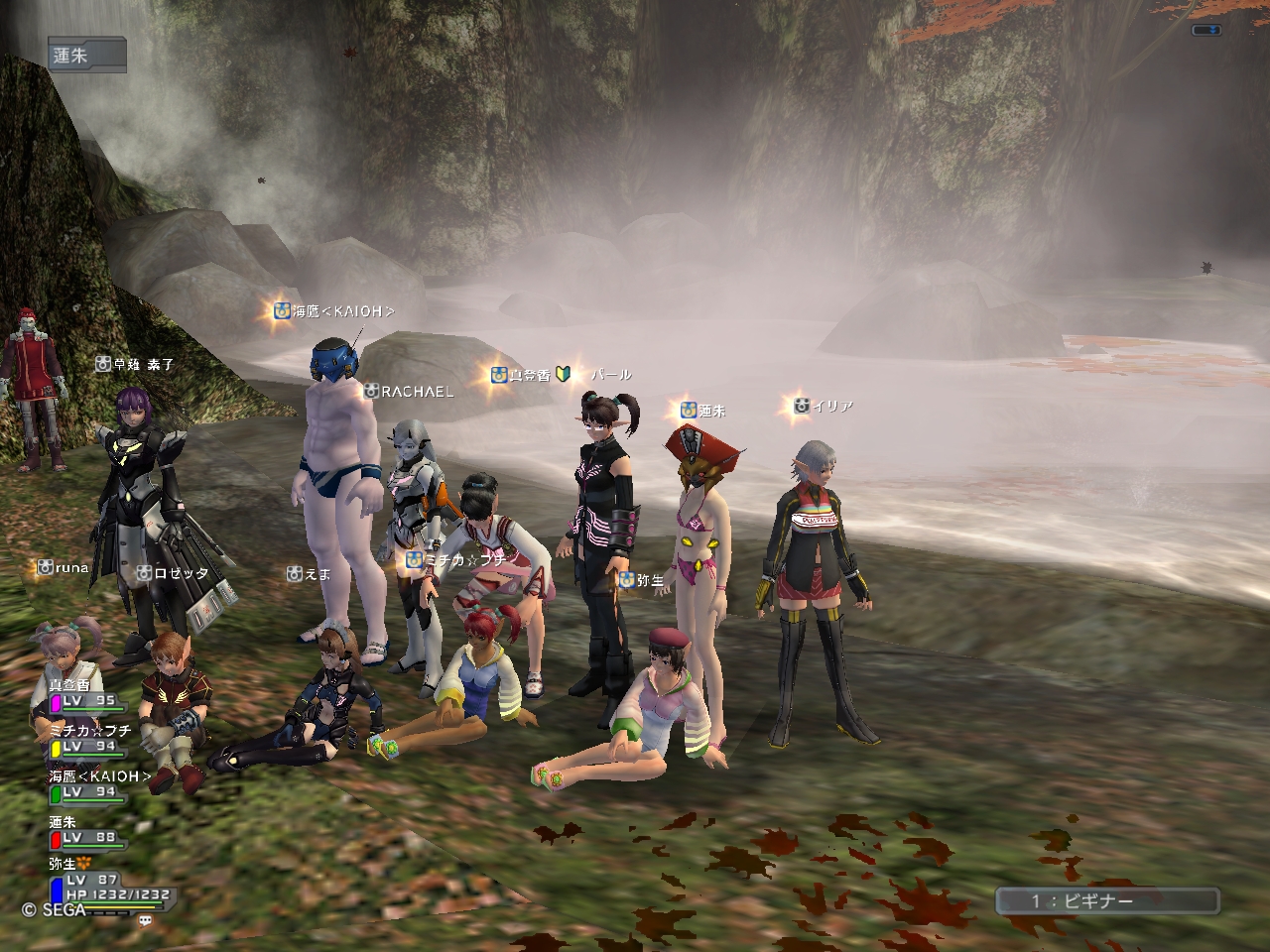Pick the 蓮朱 LV 88 party row
Screen dimensions: 1270x952
click(x=85, y=831)
